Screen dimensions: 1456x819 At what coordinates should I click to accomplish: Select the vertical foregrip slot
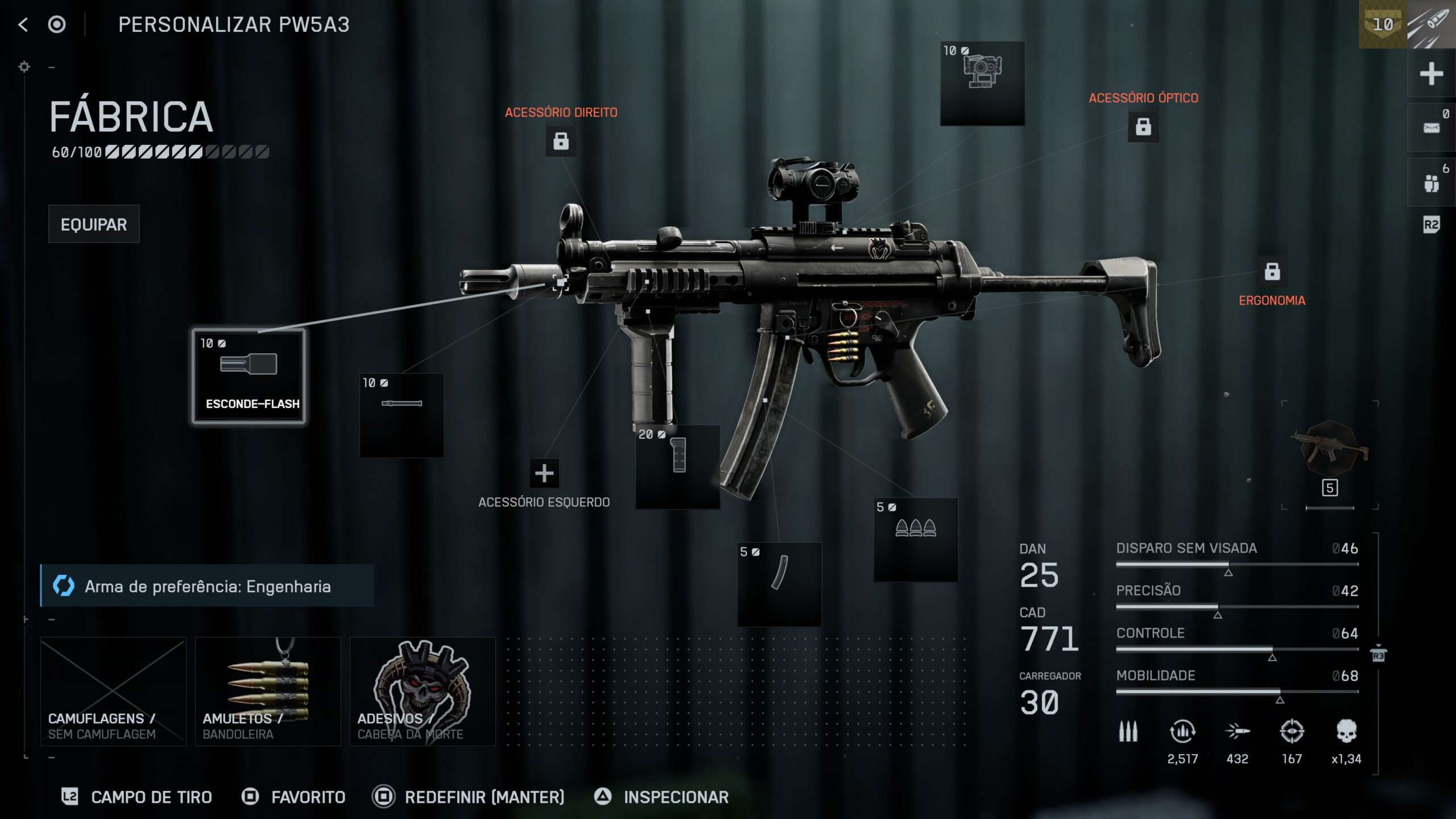pyautogui.click(x=677, y=466)
